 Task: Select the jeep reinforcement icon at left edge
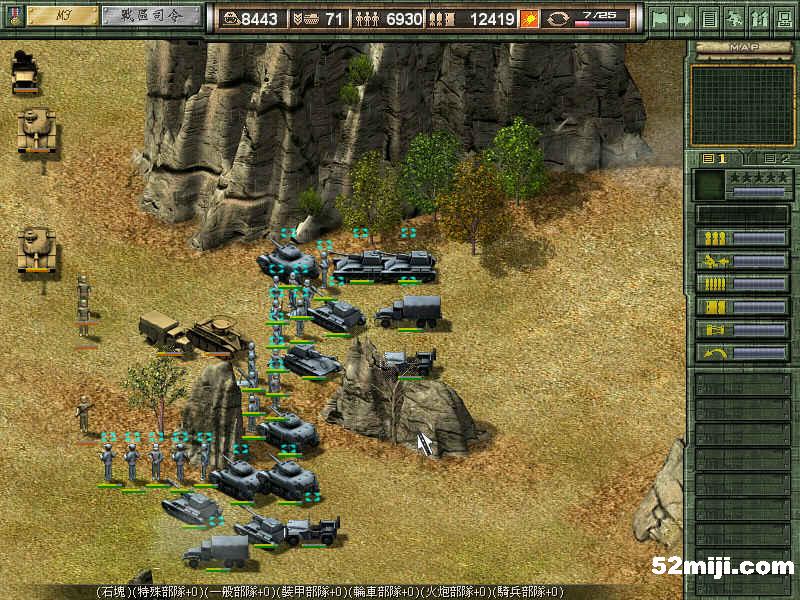pyautogui.click(x=25, y=72)
